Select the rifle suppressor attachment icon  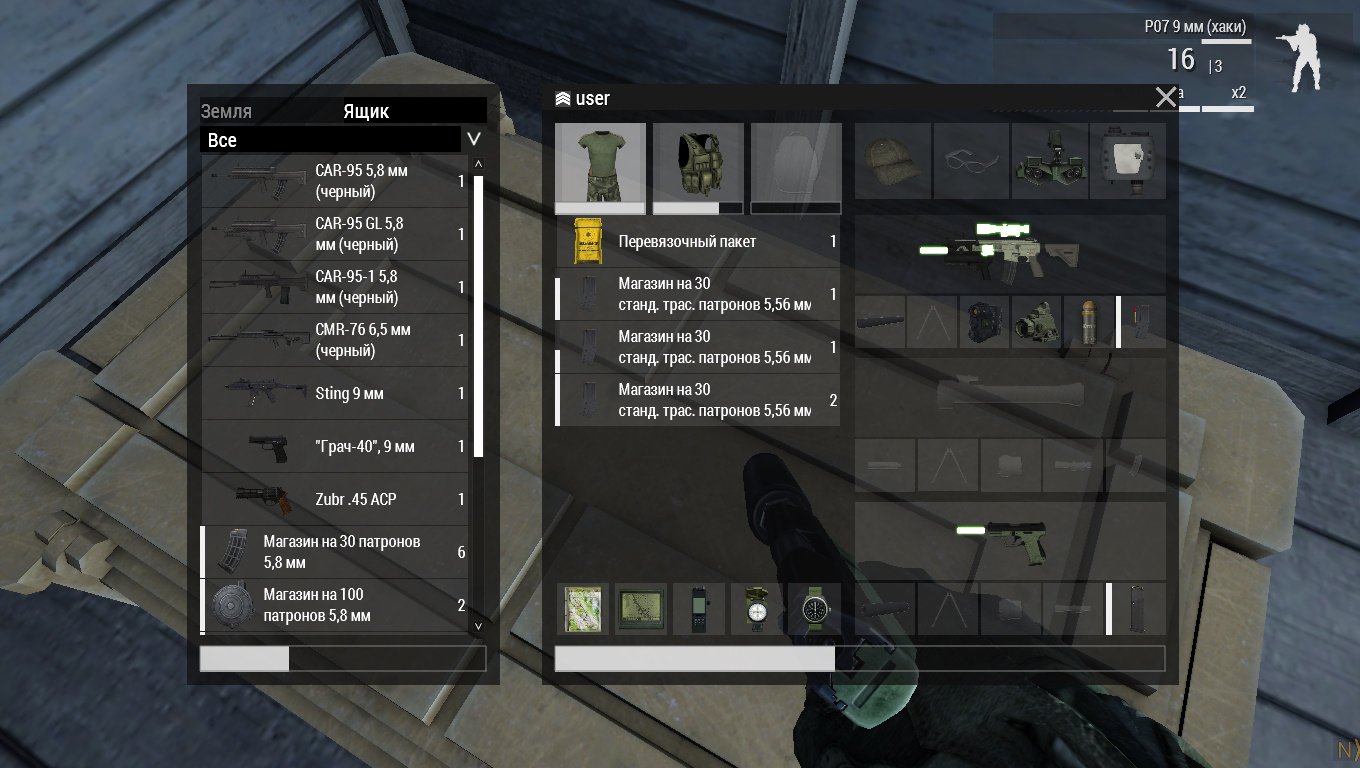point(880,320)
